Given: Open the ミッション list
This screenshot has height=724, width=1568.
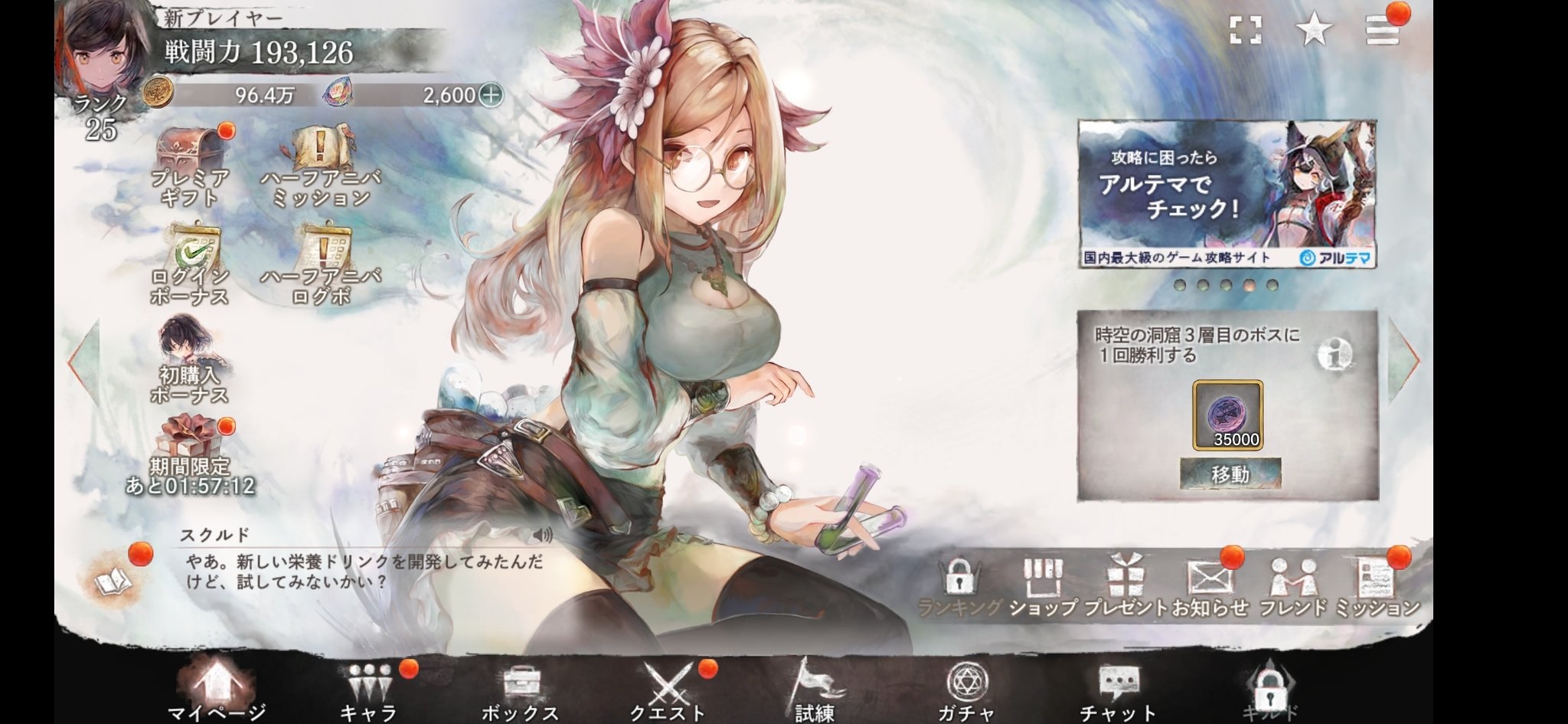Looking at the screenshot, I should [x=1377, y=587].
